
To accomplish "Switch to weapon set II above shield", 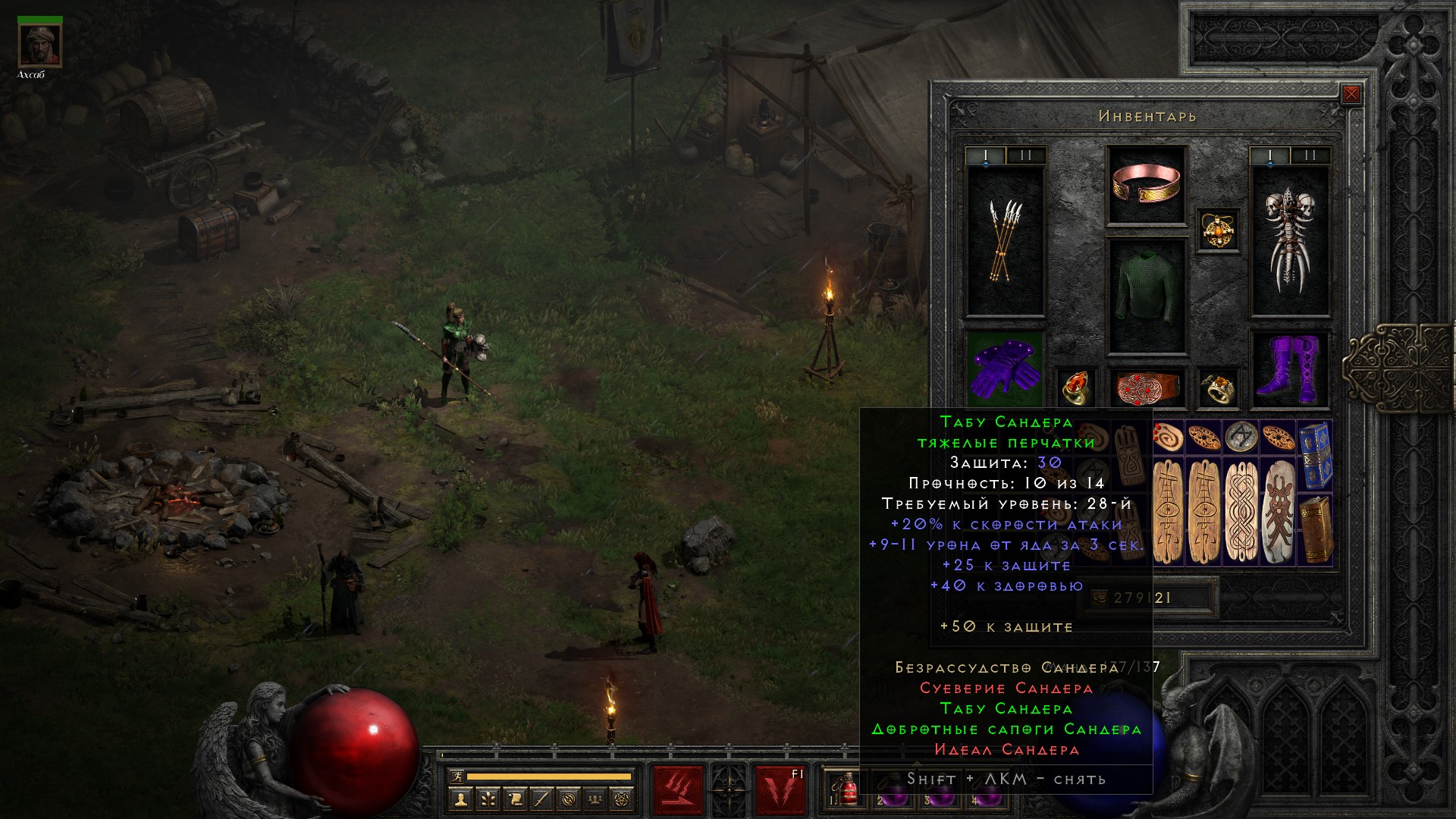I will pyautogui.click(x=1310, y=156).
